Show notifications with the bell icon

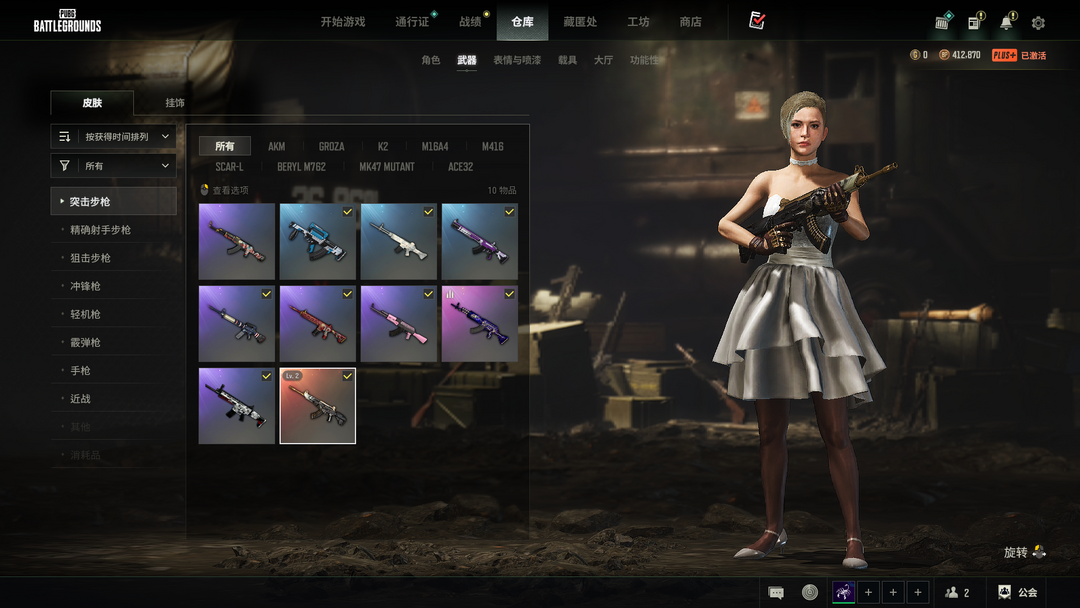(1006, 23)
